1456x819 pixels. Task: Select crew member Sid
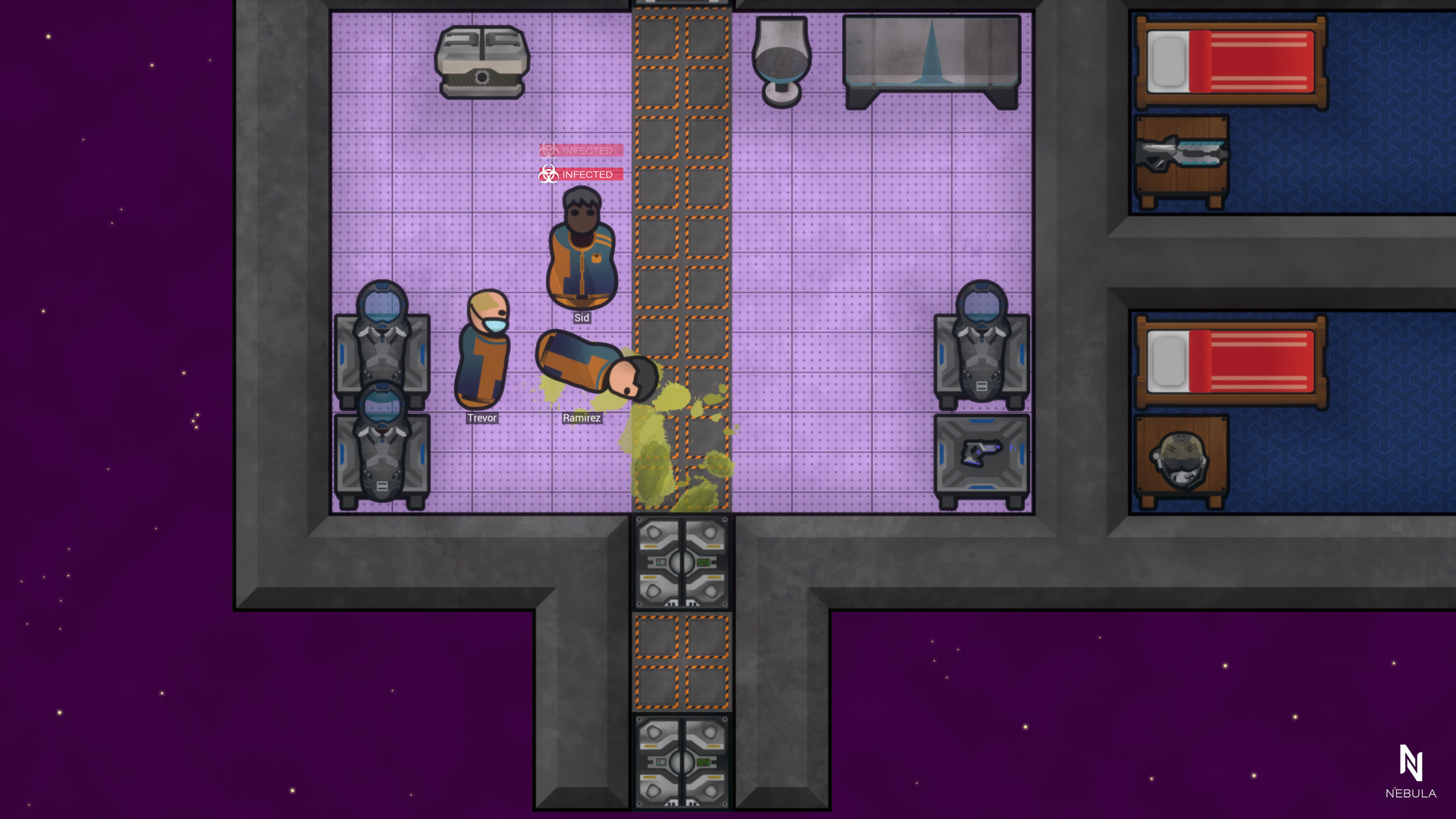[581, 250]
